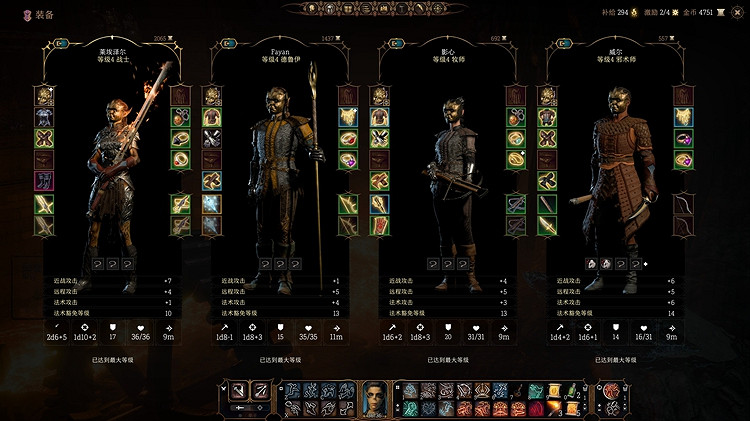Screen dimensions: 750x421
Task: Click Lae'zel's amulet slot
Action: click(181, 116)
